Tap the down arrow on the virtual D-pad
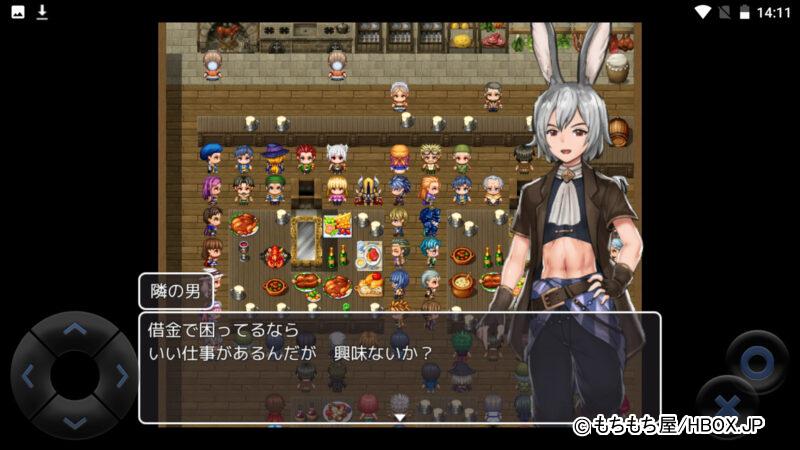 tap(74, 421)
